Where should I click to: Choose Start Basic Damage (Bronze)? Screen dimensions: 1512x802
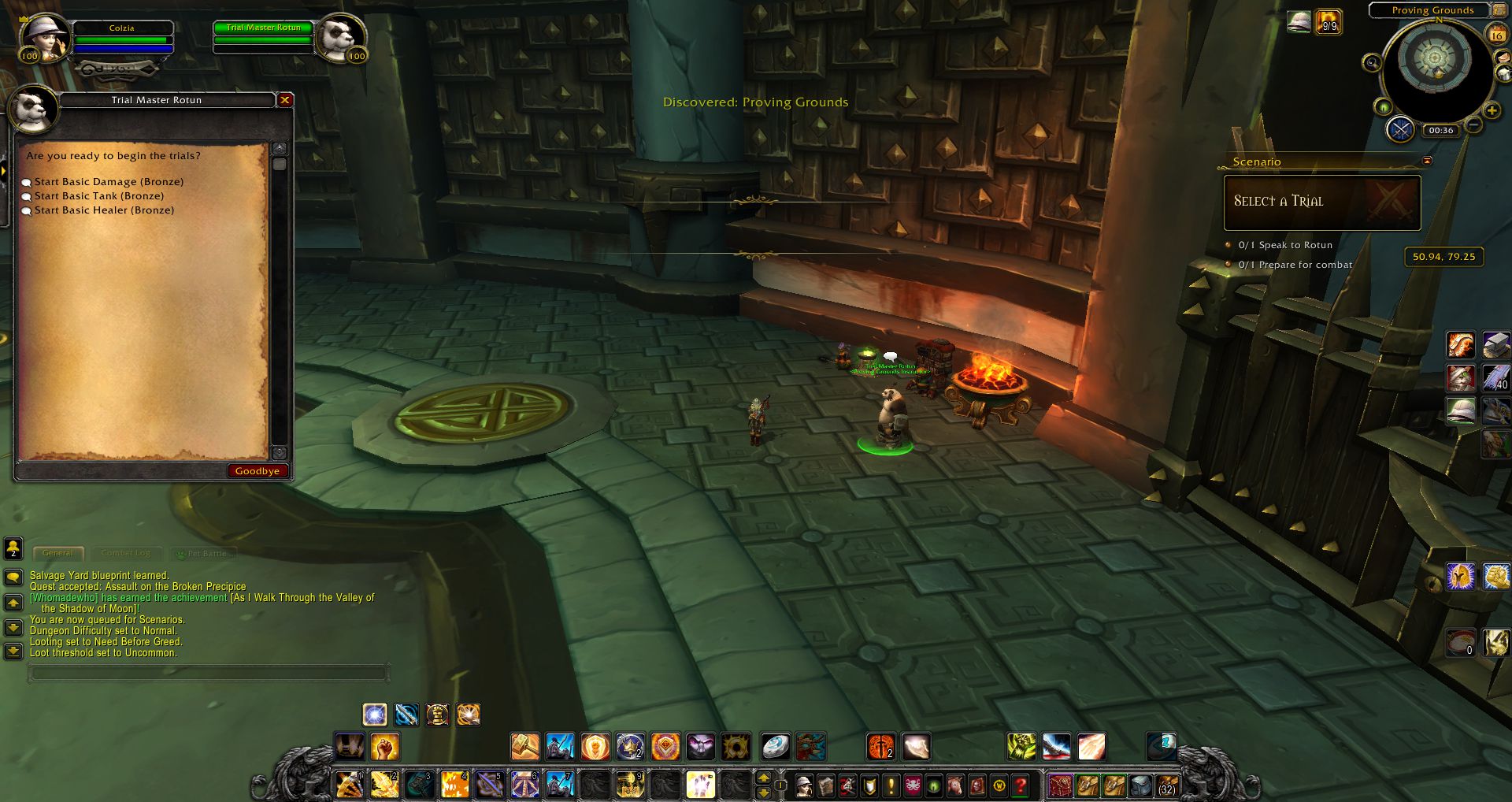point(108,182)
